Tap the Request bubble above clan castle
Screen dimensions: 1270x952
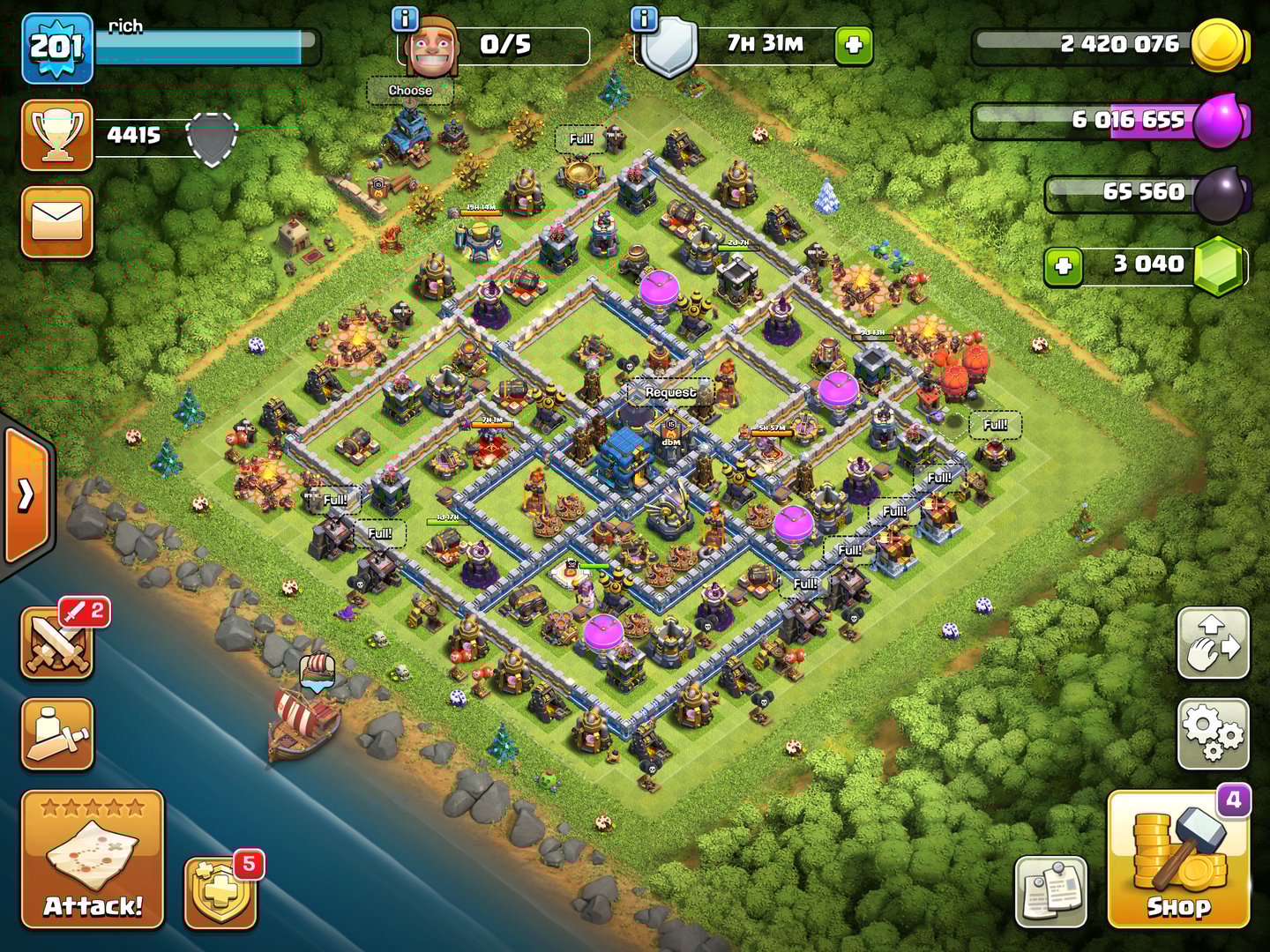[x=670, y=391]
